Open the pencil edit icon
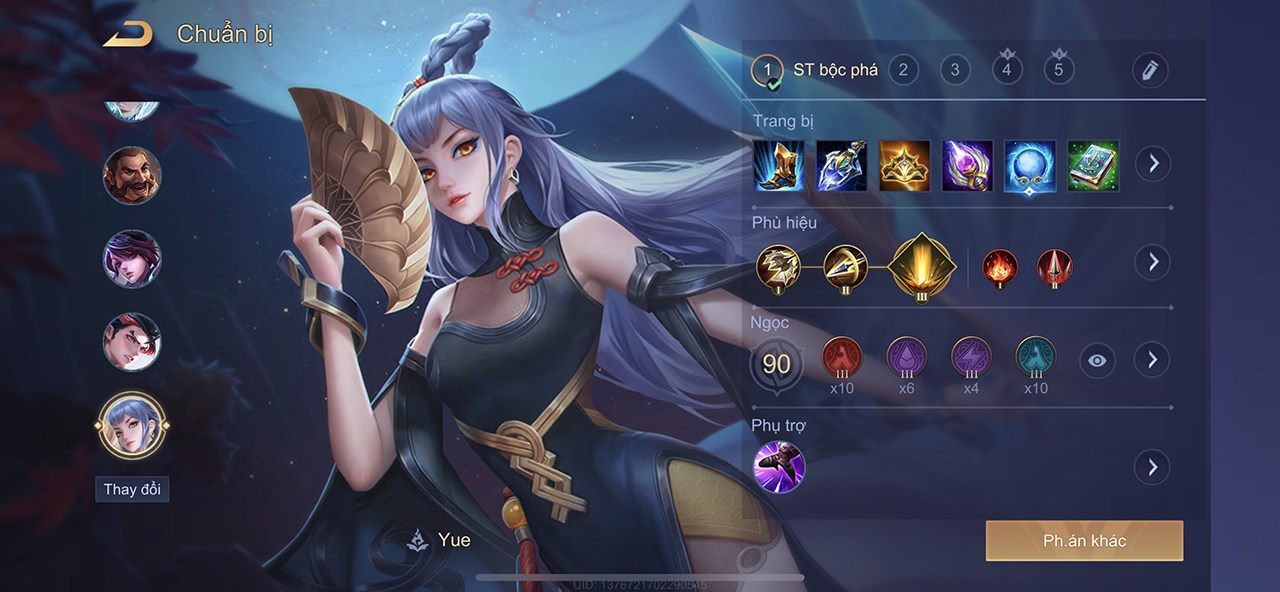1280x592 pixels. pos(1150,70)
